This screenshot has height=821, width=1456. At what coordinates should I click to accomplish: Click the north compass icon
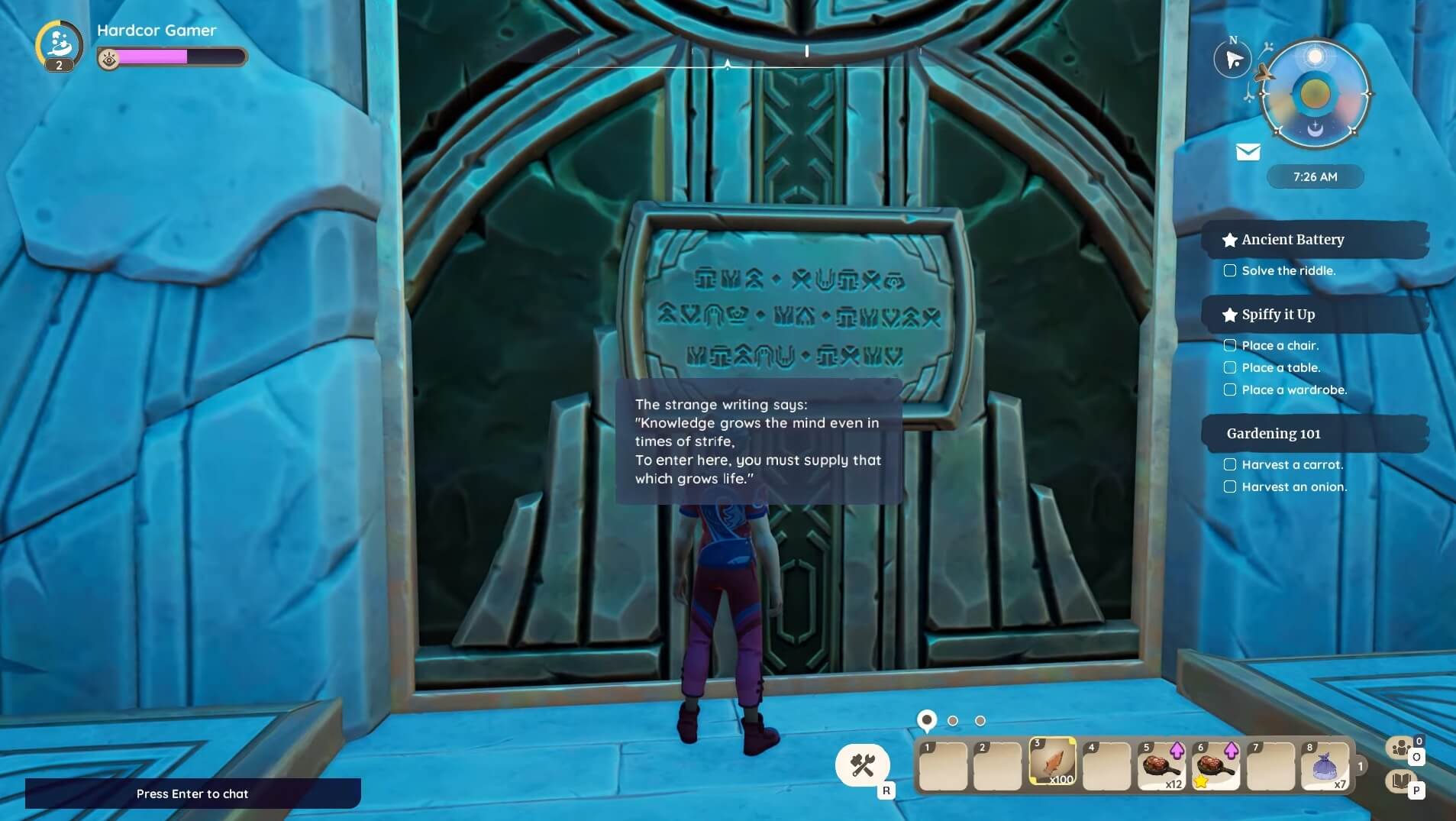(1232, 60)
